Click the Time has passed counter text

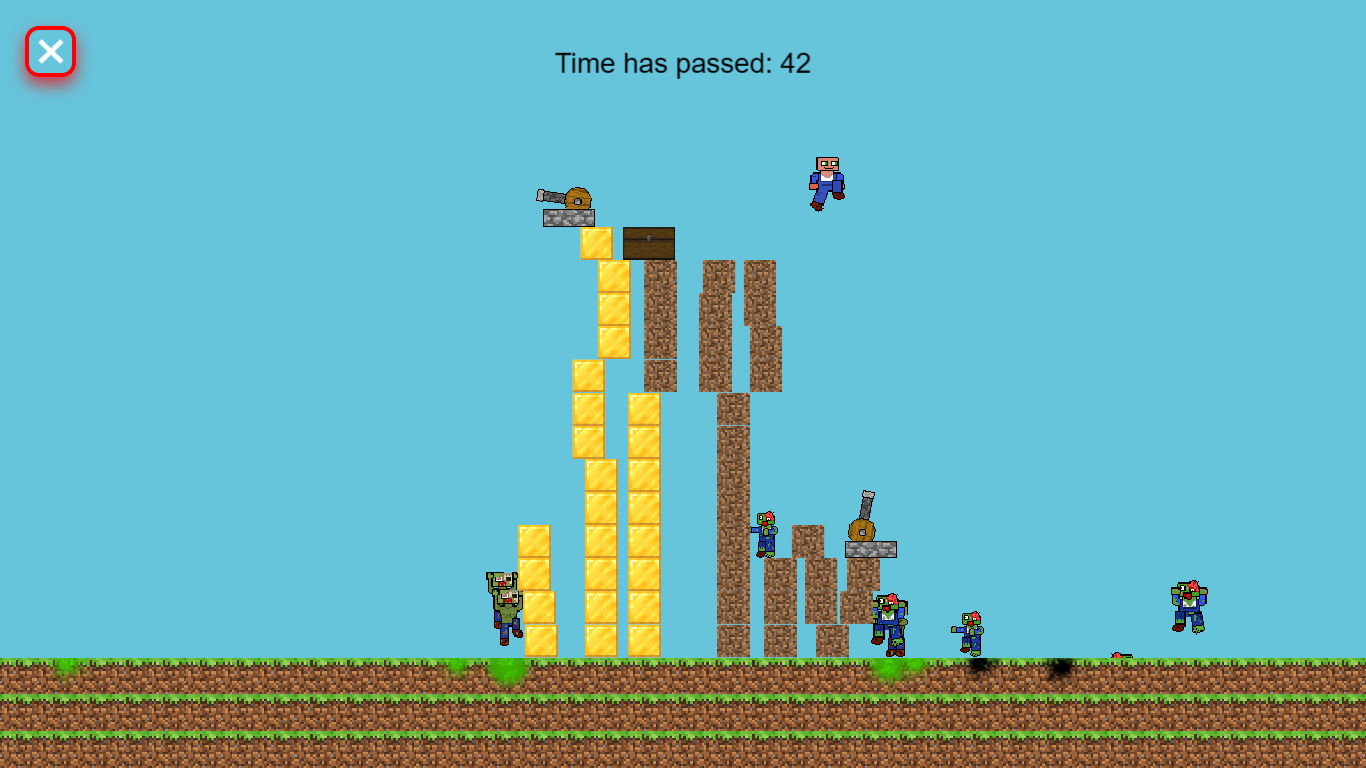[x=684, y=64]
